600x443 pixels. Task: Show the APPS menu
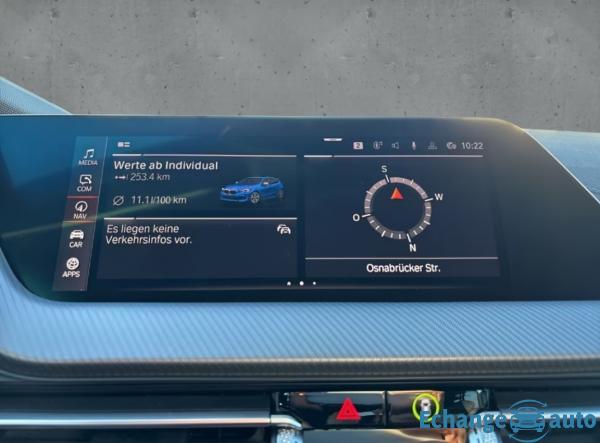(x=72, y=267)
